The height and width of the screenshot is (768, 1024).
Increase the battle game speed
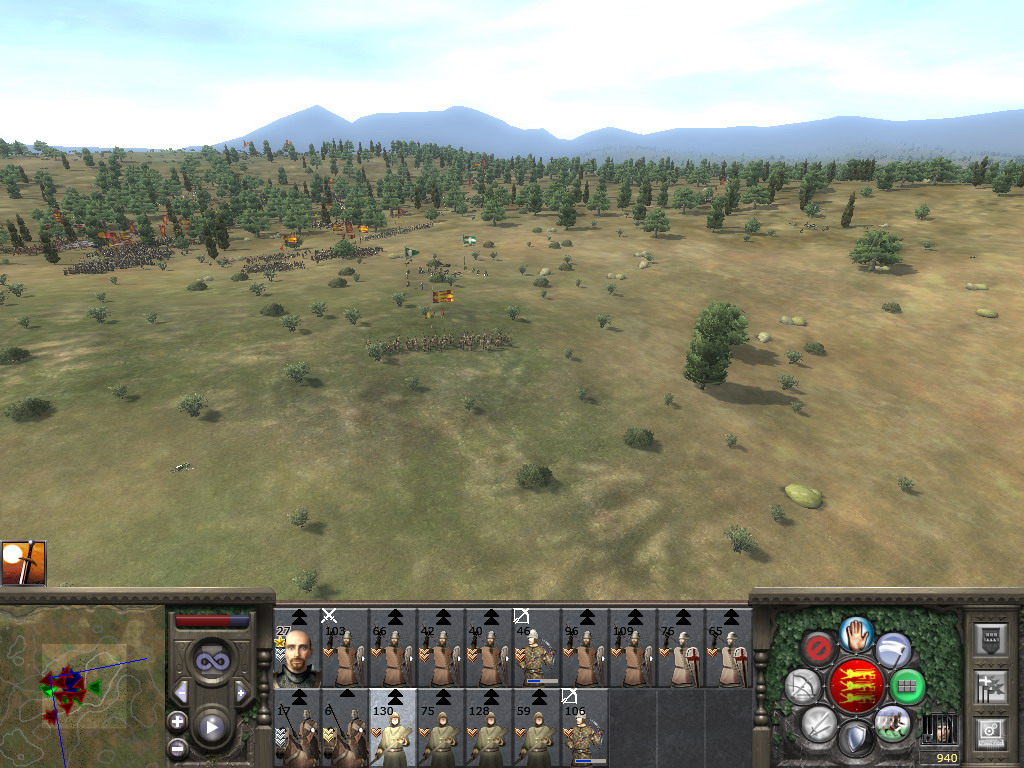tap(241, 692)
